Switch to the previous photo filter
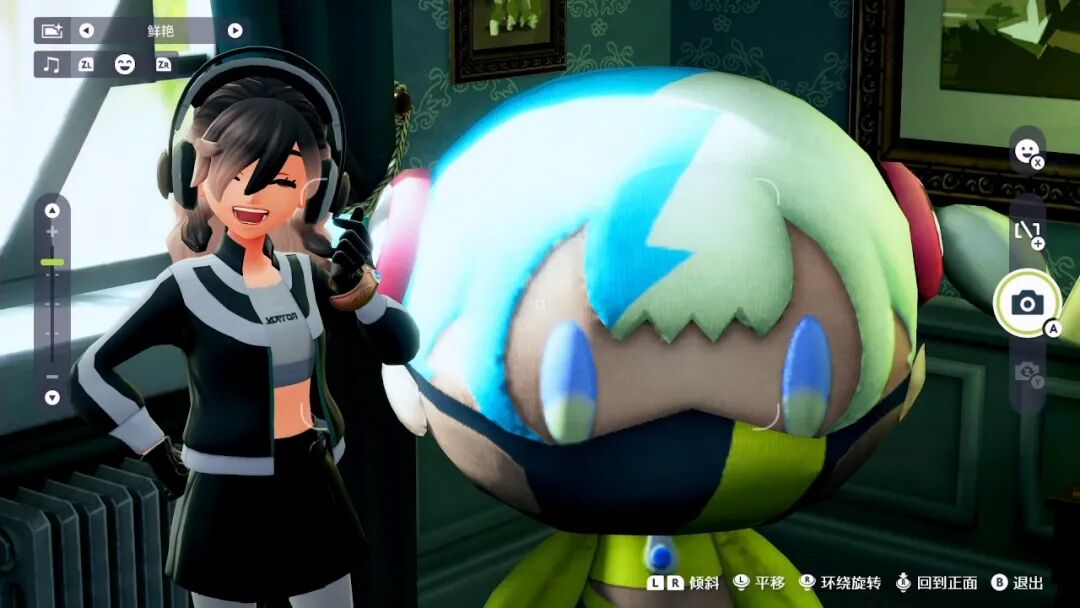1080x608 pixels. click(x=86, y=30)
